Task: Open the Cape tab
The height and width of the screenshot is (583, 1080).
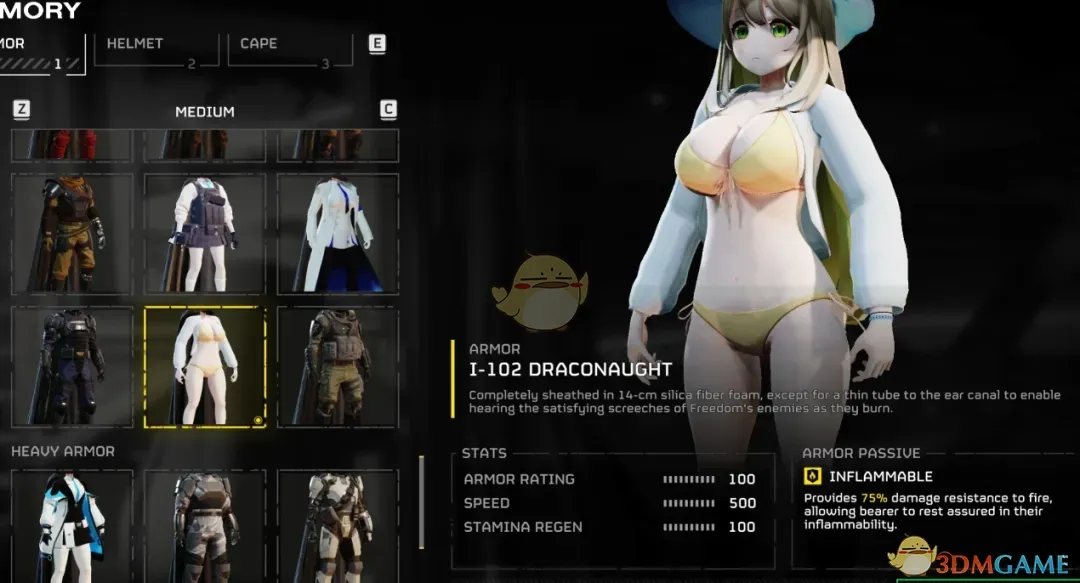Action: point(290,49)
